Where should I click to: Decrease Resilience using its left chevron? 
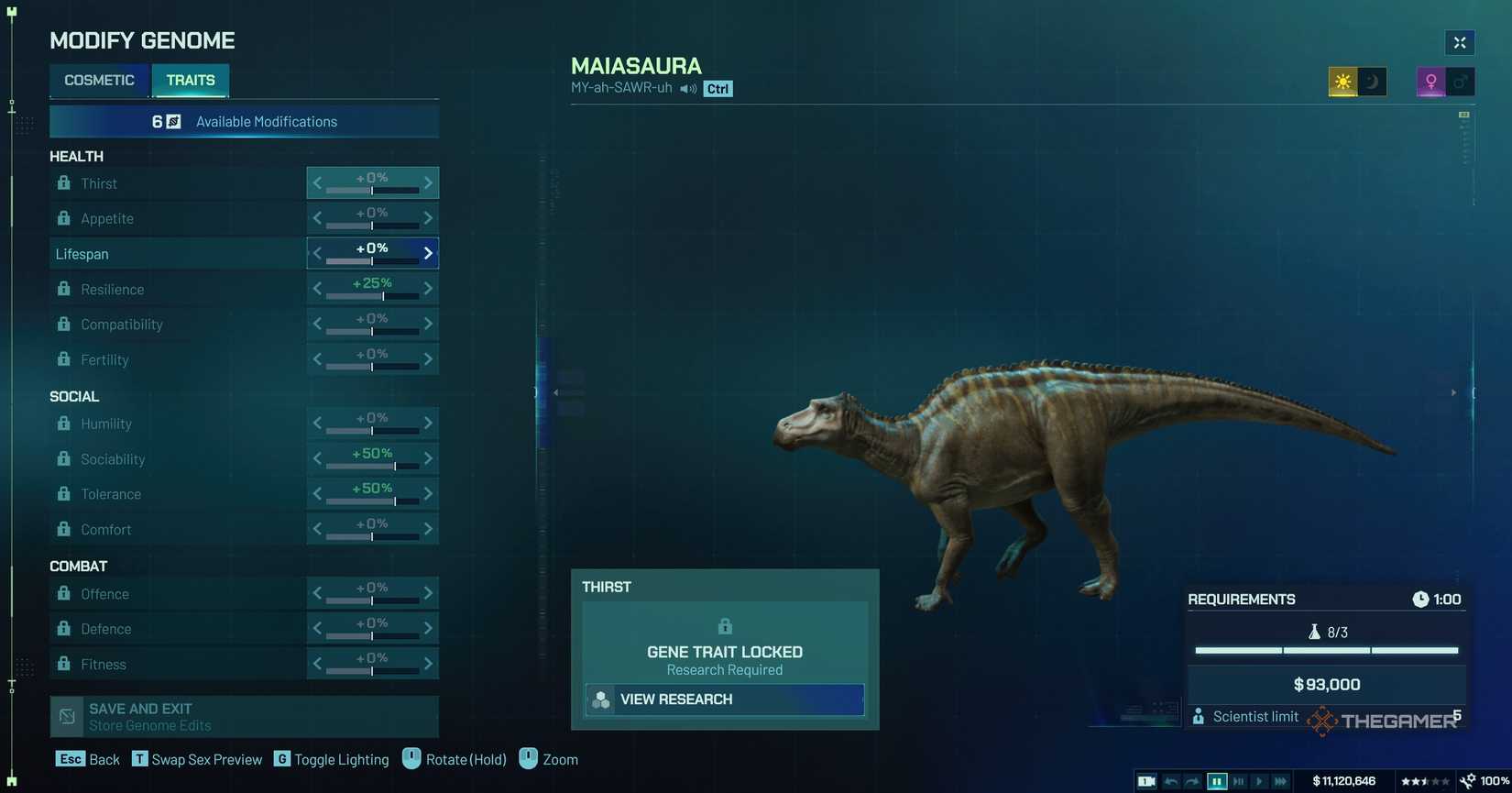tap(317, 288)
